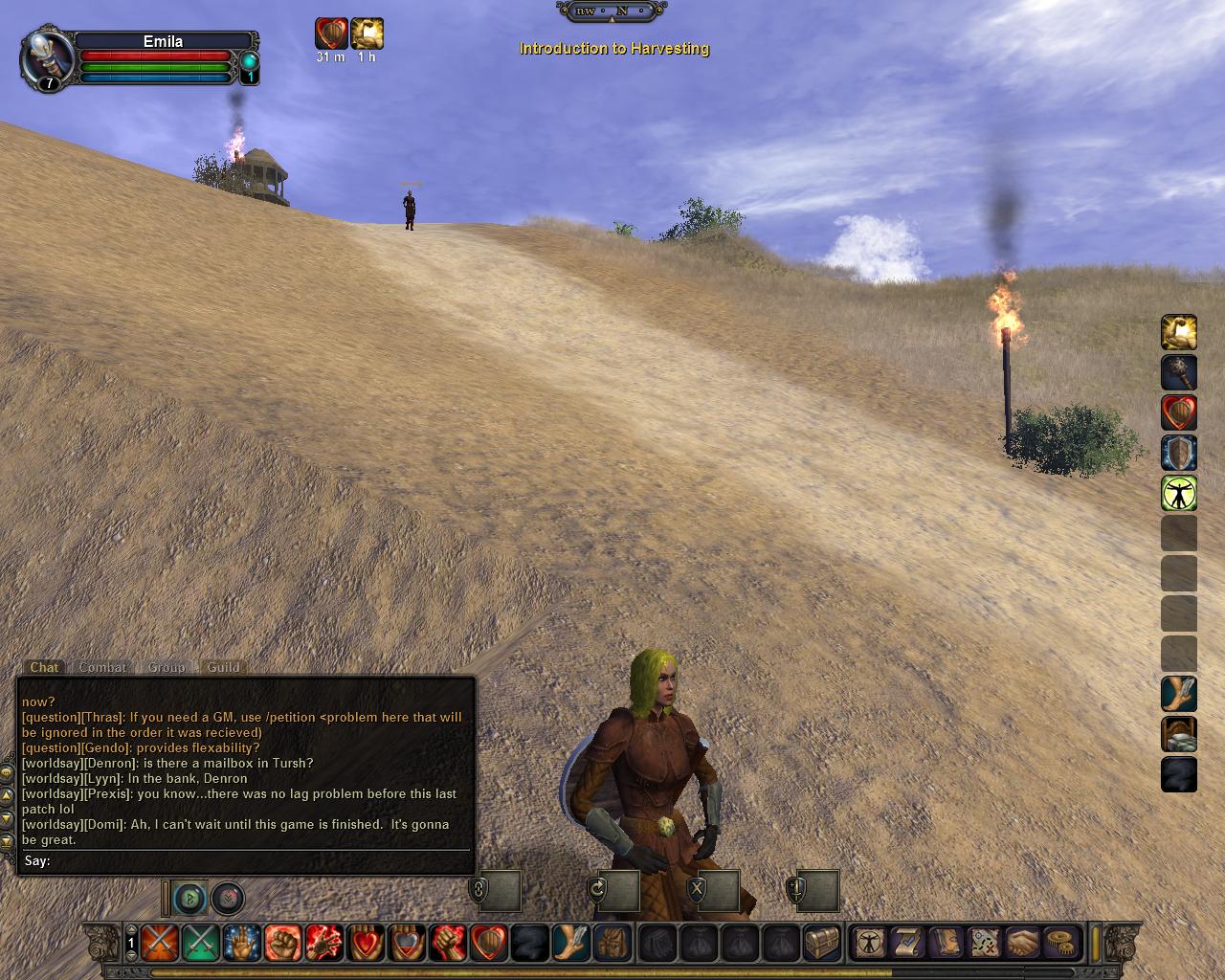The width and height of the screenshot is (1225, 980).
Task: Use the green crossed swords ability
Action: [200, 943]
